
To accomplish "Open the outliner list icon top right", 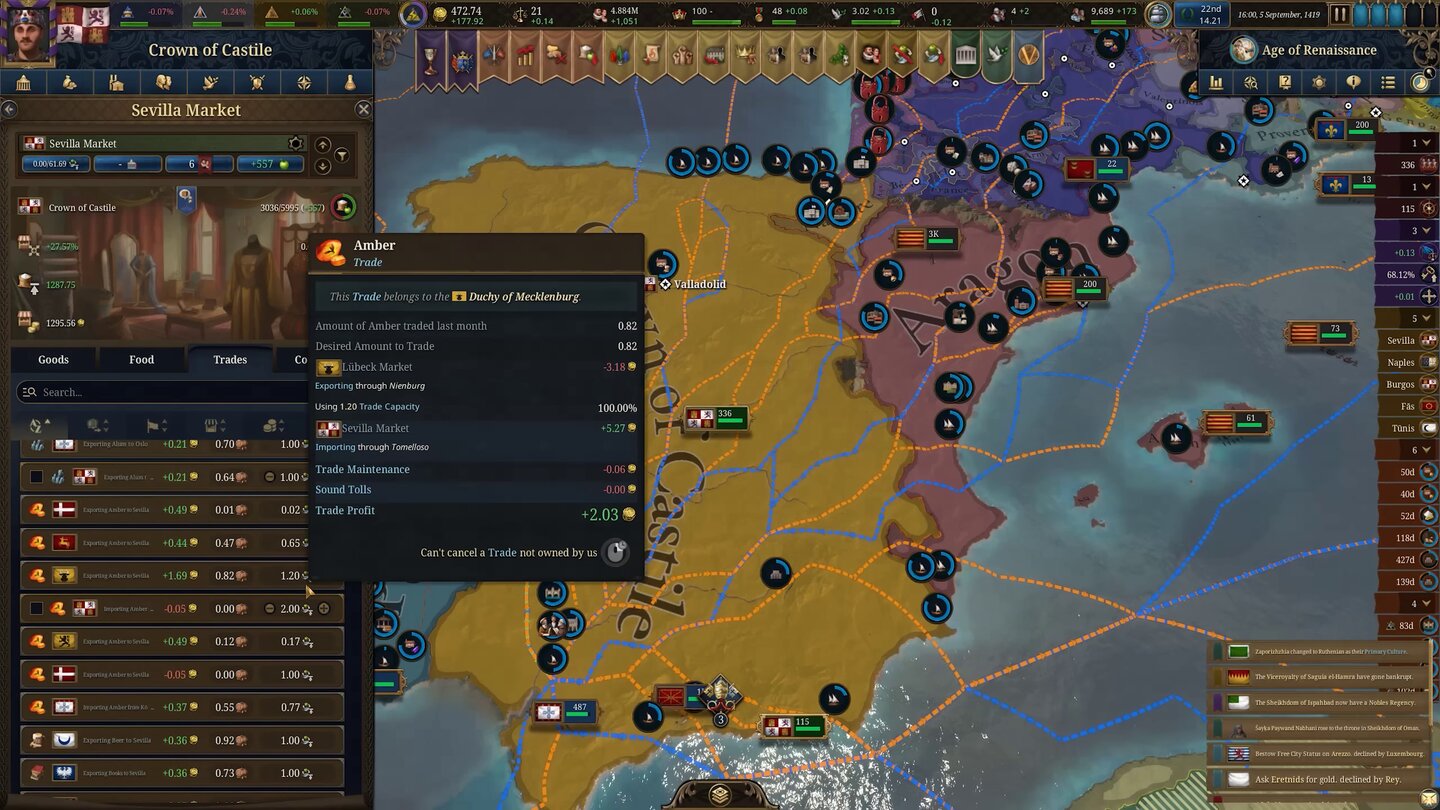I will (1388, 83).
